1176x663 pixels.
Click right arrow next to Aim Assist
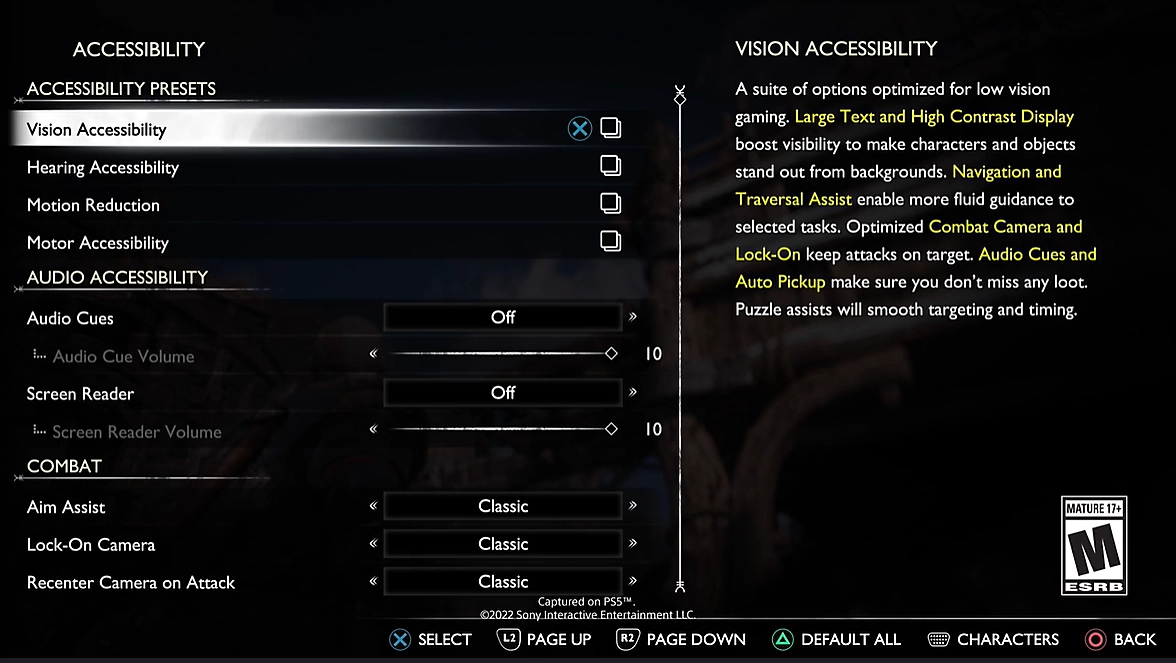pyautogui.click(x=633, y=506)
